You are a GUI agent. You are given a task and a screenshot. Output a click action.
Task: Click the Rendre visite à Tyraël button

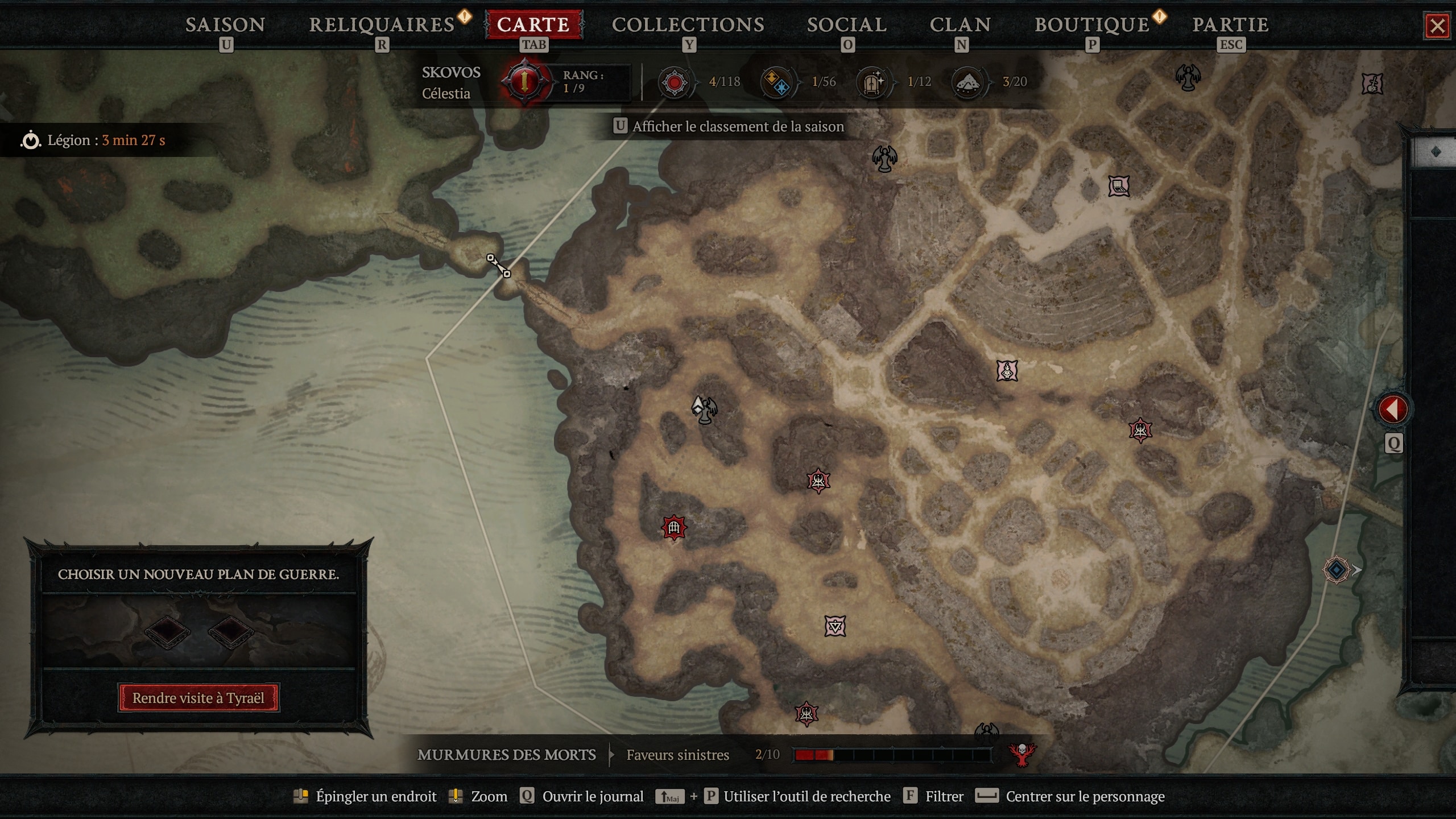point(198,698)
